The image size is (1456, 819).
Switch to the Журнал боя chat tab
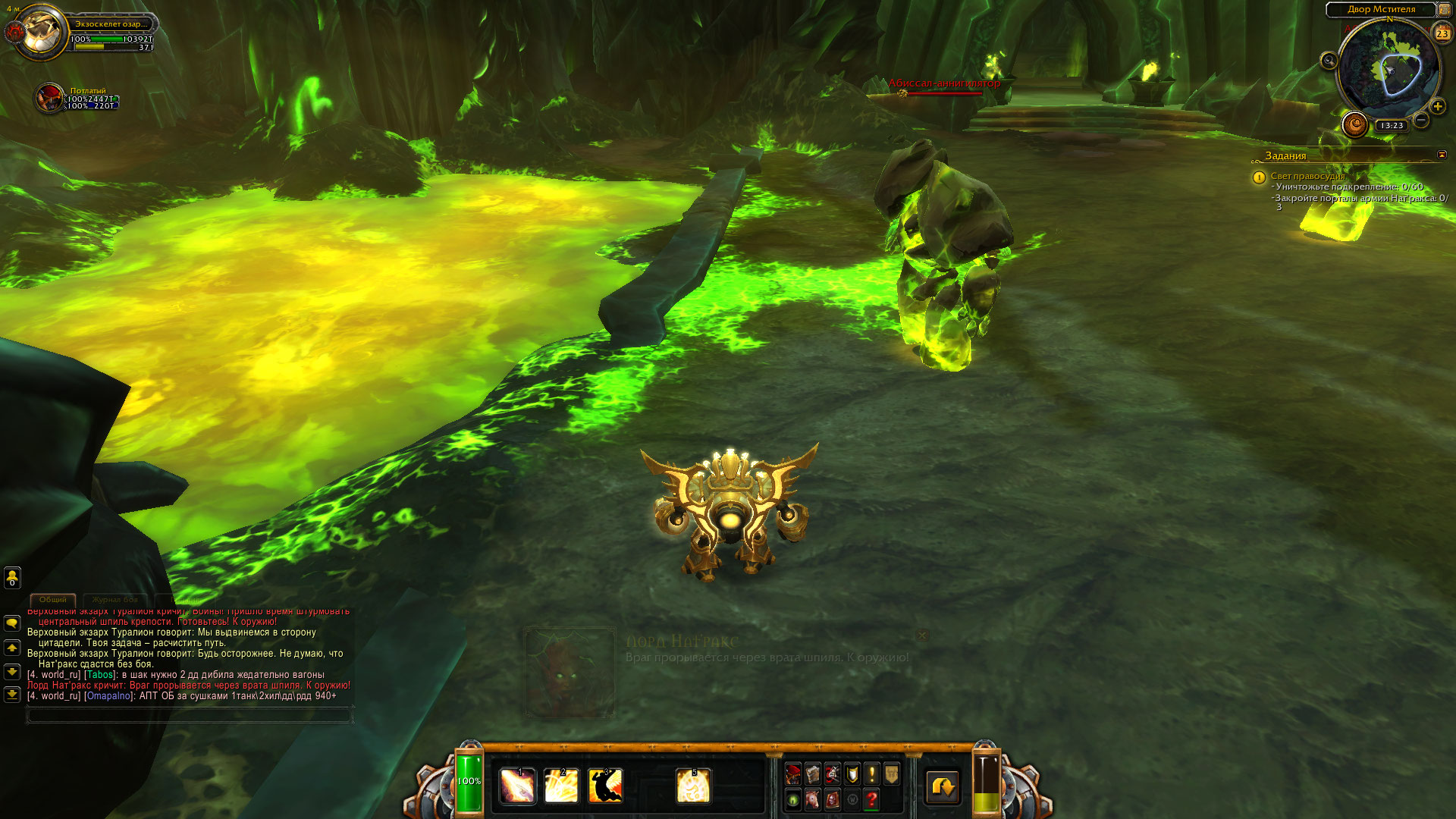coord(115,600)
